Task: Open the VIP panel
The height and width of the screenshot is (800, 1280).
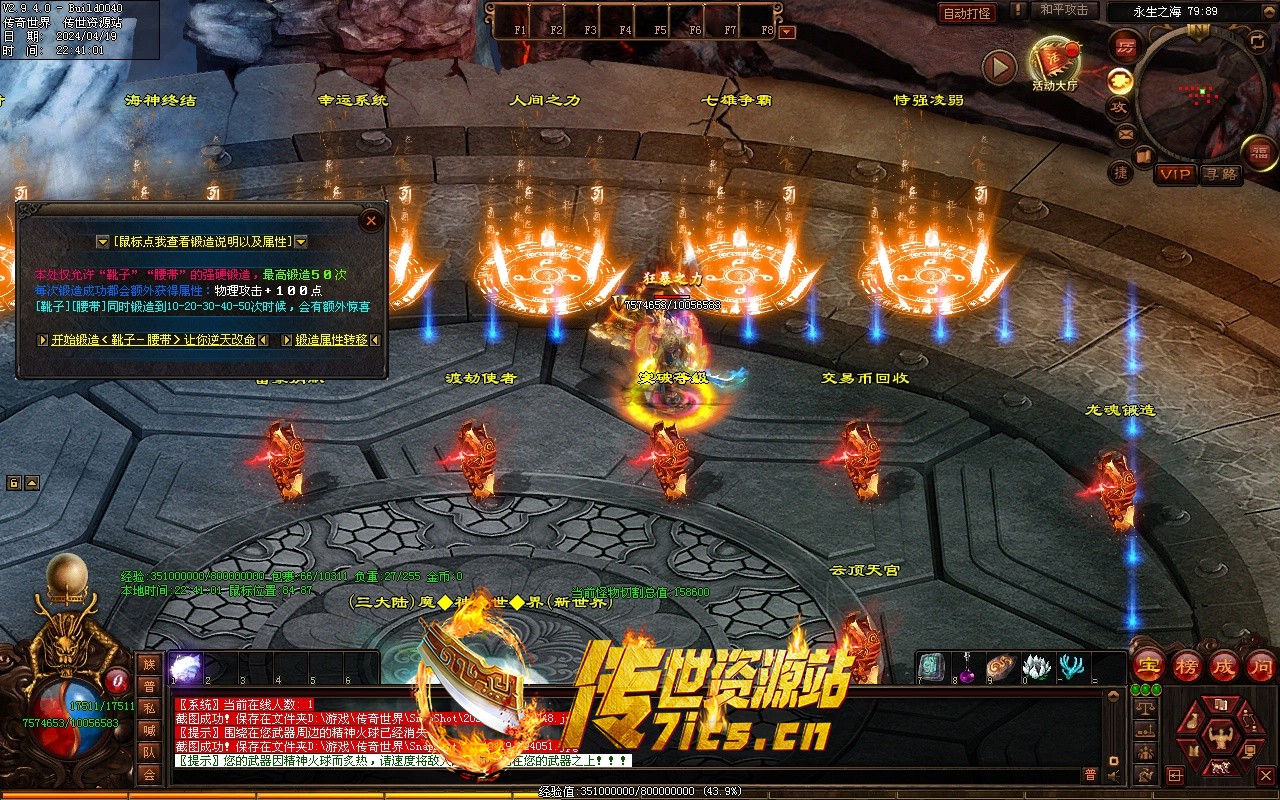Action: [x=1175, y=174]
